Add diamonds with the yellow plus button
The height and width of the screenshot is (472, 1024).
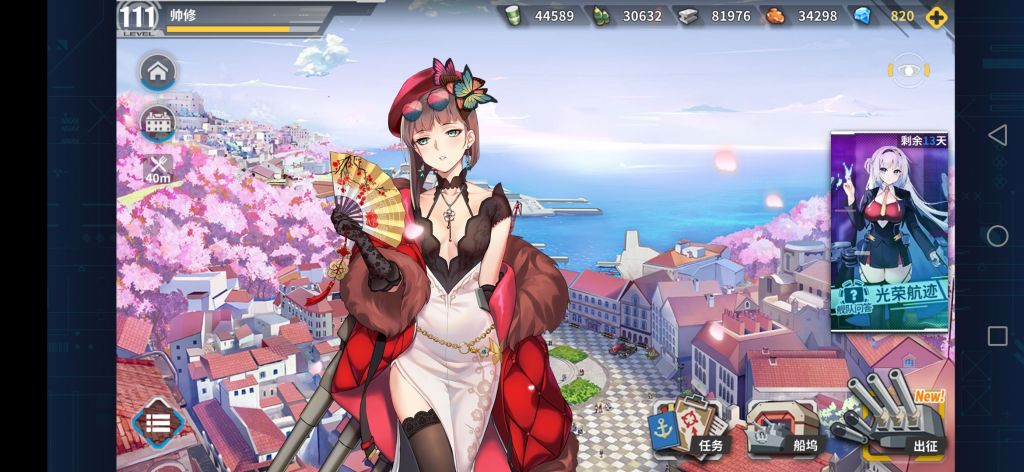click(x=935, y=16)
